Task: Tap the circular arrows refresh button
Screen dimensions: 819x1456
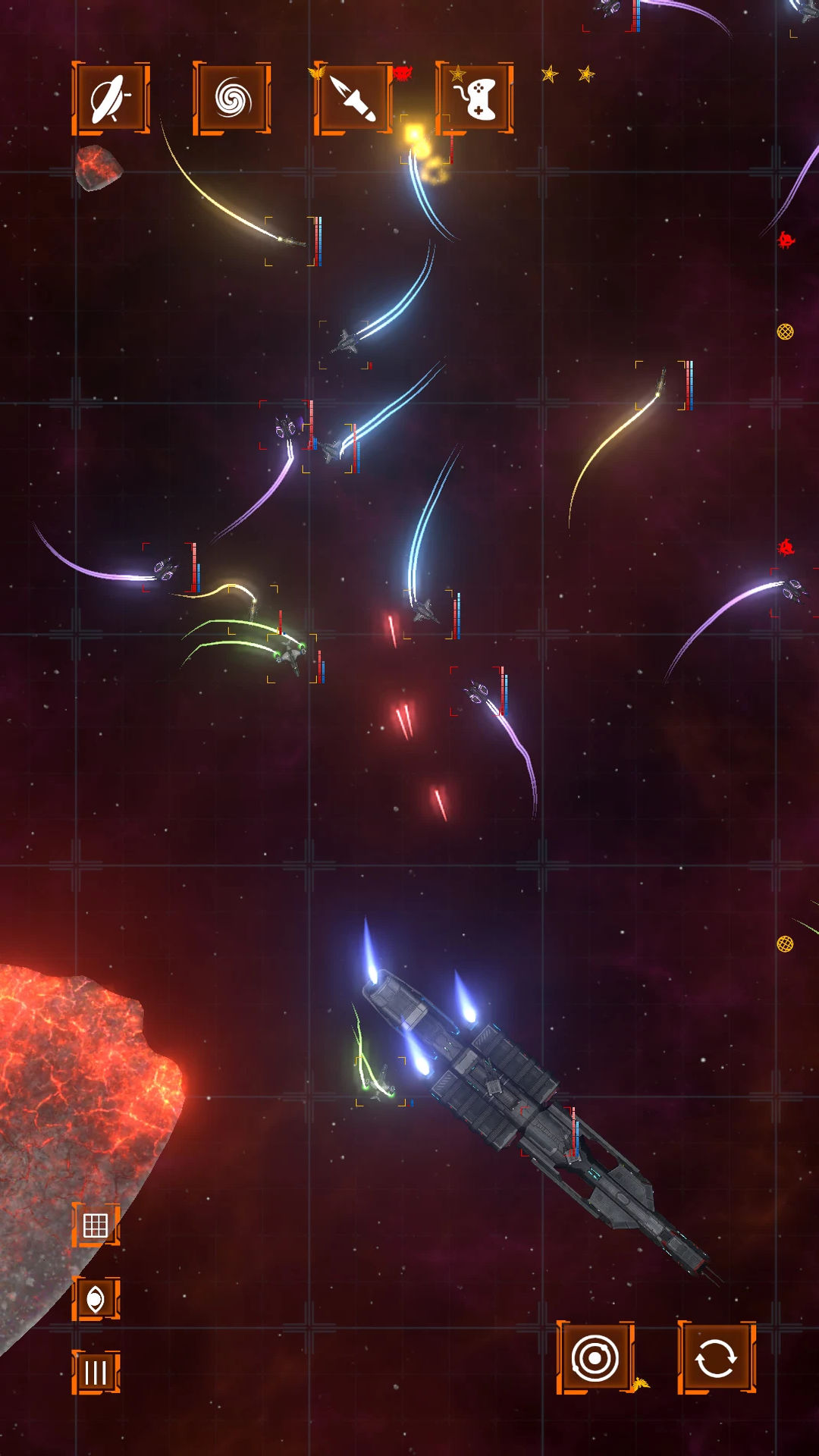Action: point(717,1357)
